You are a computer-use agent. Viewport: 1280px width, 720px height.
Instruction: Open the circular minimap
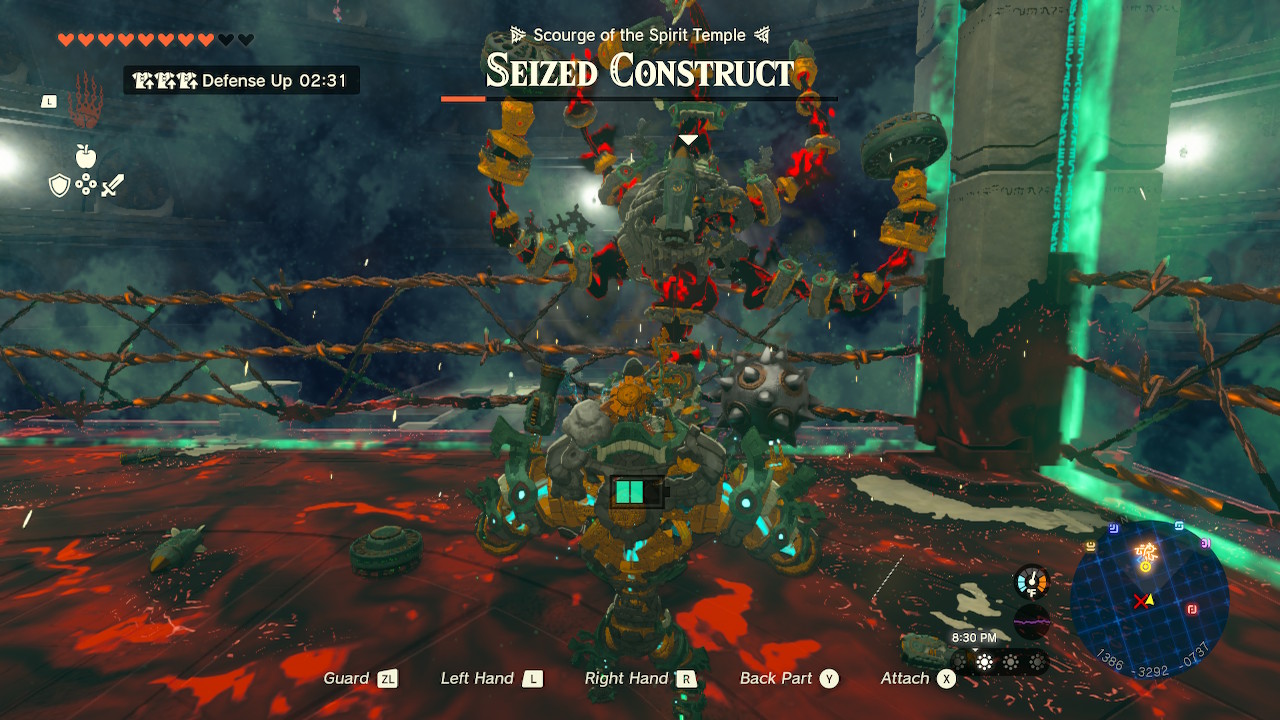(1149, 600)
